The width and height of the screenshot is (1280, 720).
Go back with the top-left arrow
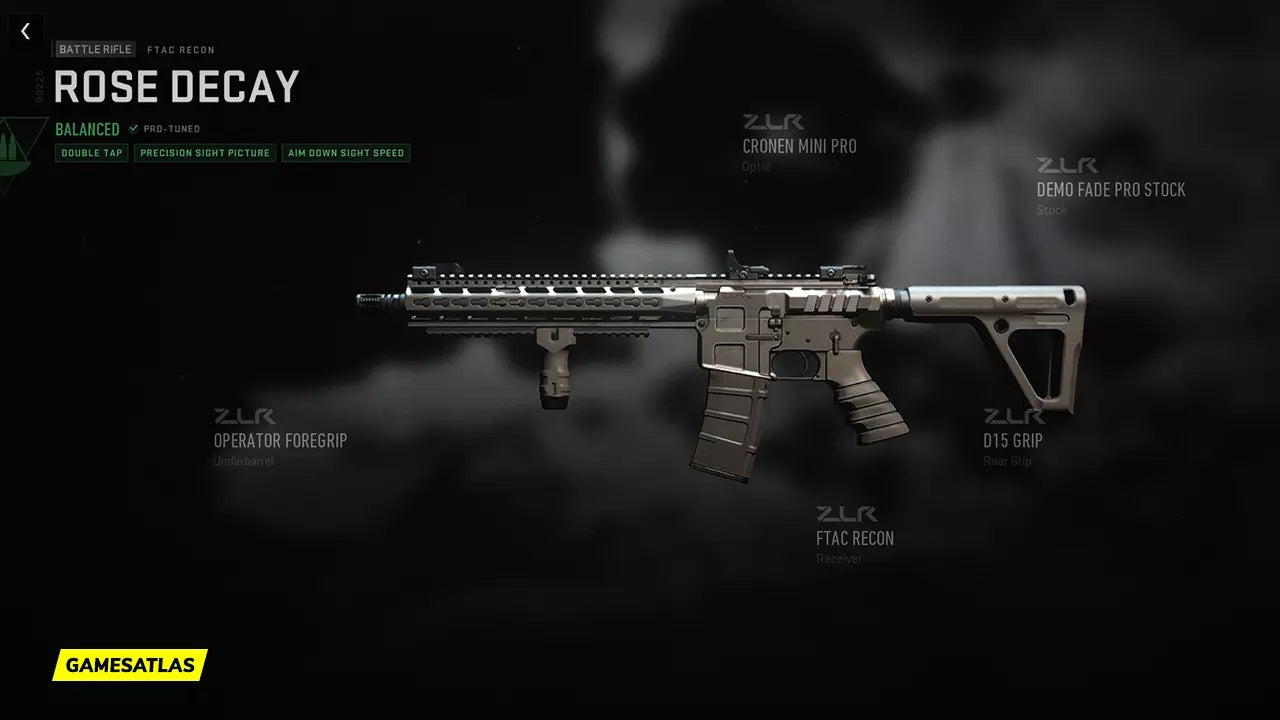pos(25,32)
